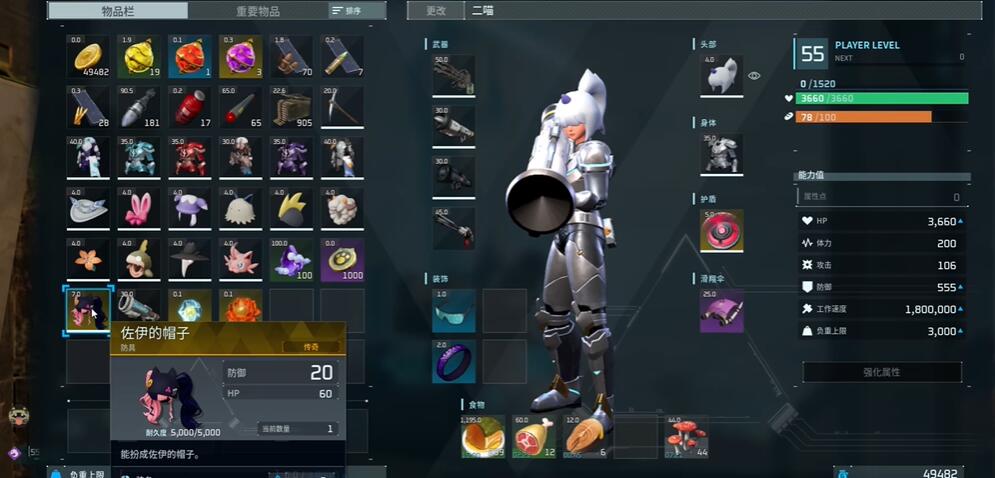Pick the pink rabbit ears hat
The width and height of the screenshot is (995, 478).
coord(139,209)
